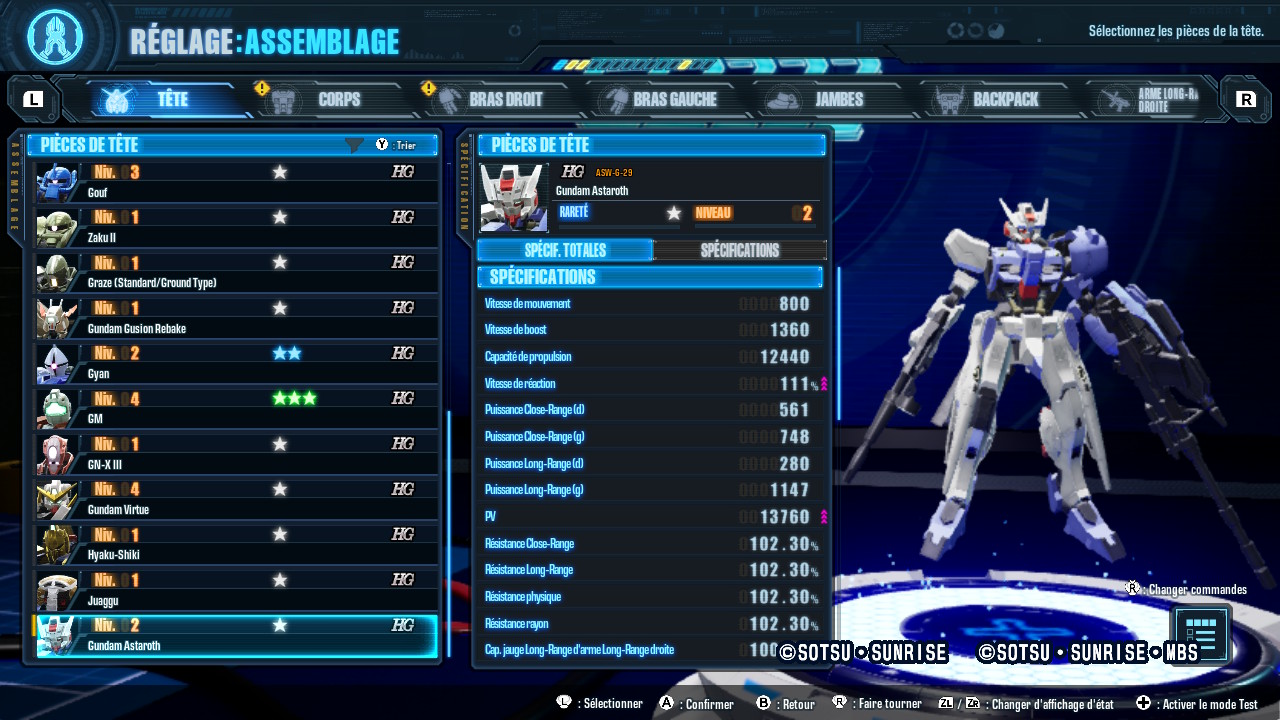The width and height of the screenshot is (1280, 720).
Task: Show the SPÉCIF. TOTALES sub-tab
Action: coord(565,250)
